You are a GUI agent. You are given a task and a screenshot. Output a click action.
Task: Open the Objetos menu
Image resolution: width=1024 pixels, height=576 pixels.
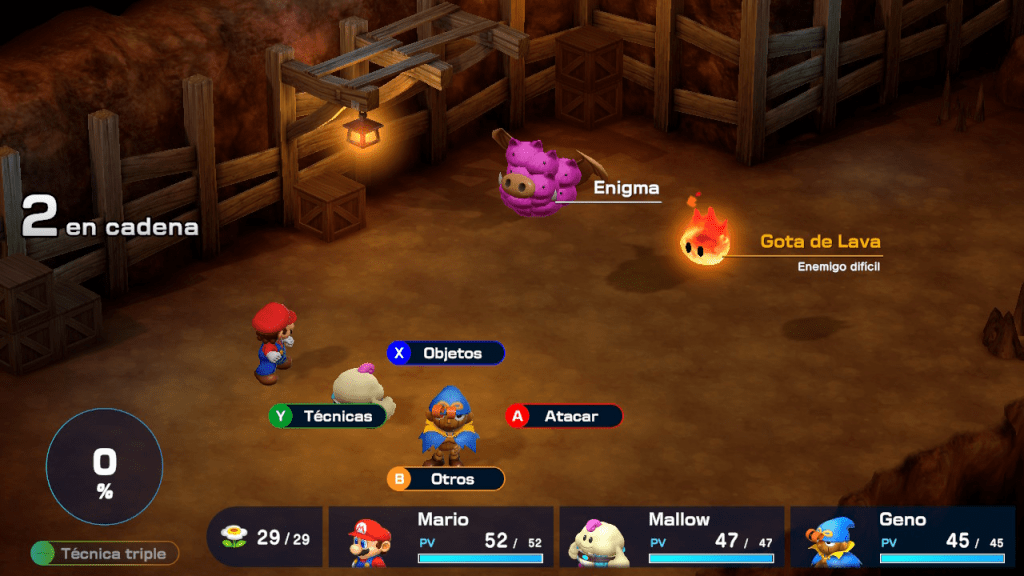click(446, 353)
